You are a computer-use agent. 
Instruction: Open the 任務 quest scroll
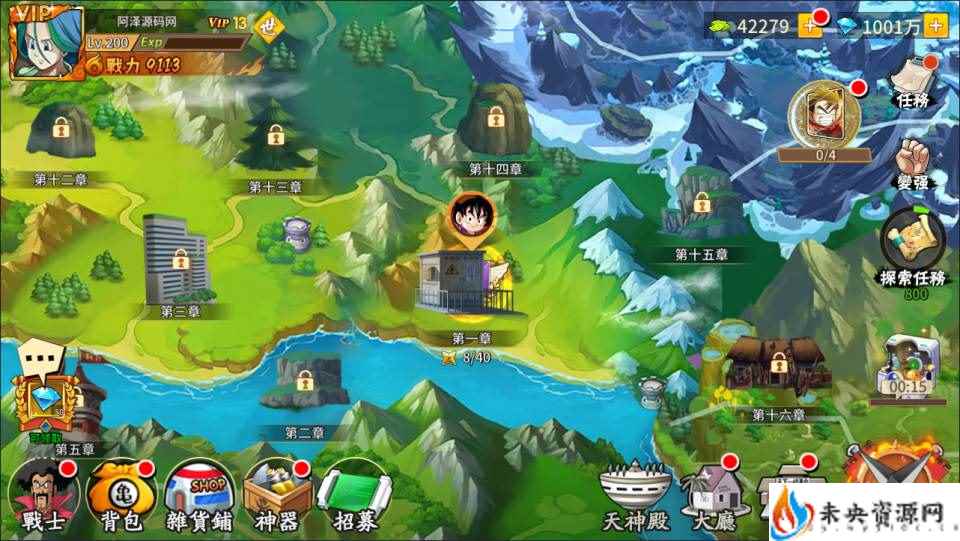click(914, 80)
